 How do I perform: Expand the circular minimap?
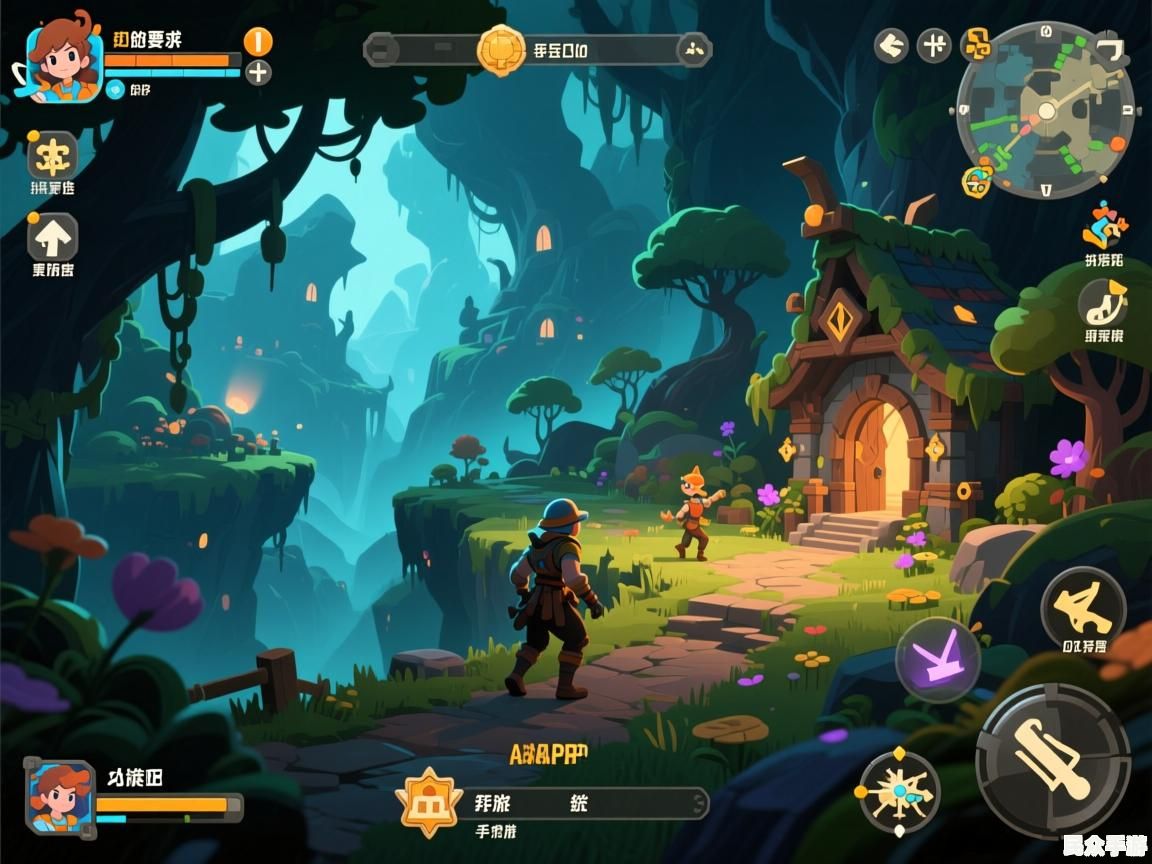tap(1045, 109)
